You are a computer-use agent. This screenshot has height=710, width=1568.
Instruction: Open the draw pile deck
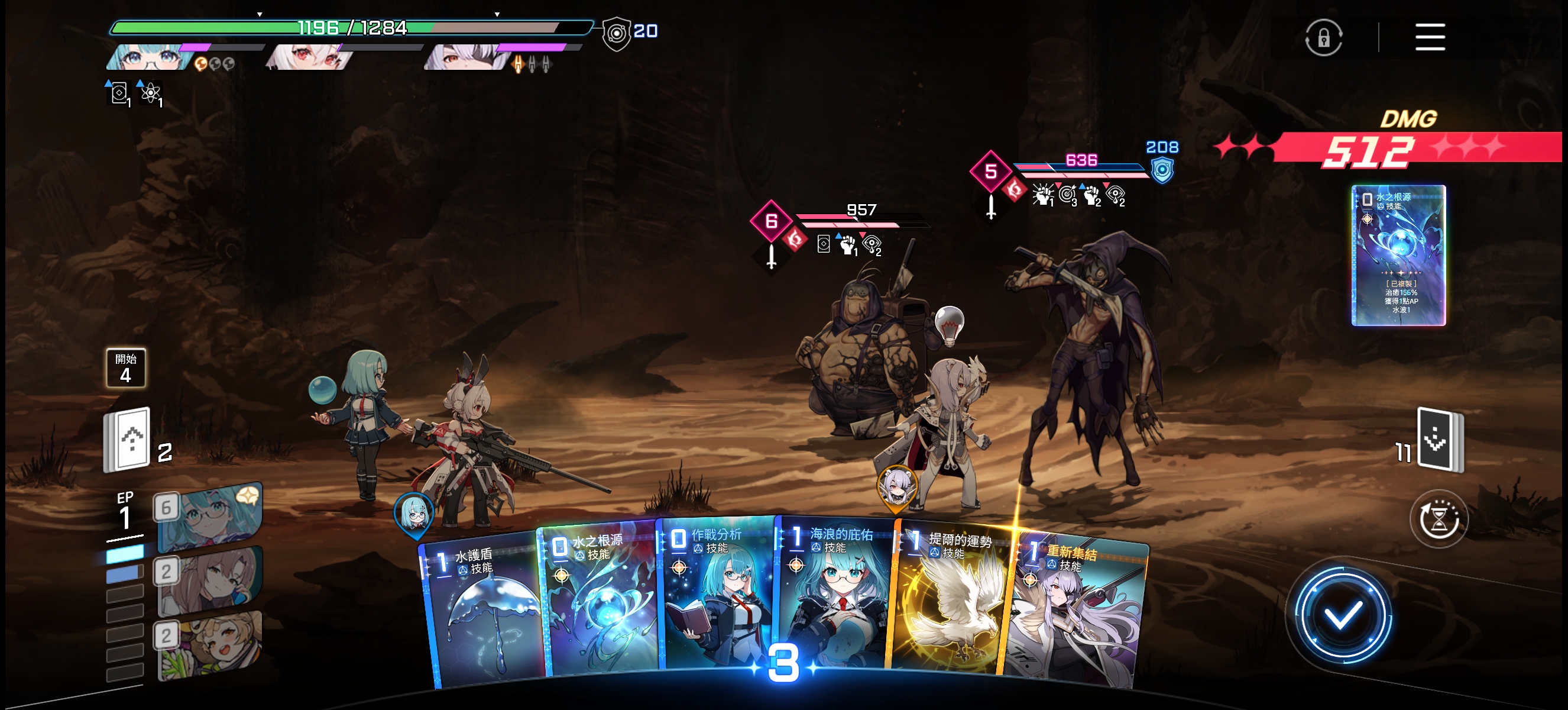point(127,440)
